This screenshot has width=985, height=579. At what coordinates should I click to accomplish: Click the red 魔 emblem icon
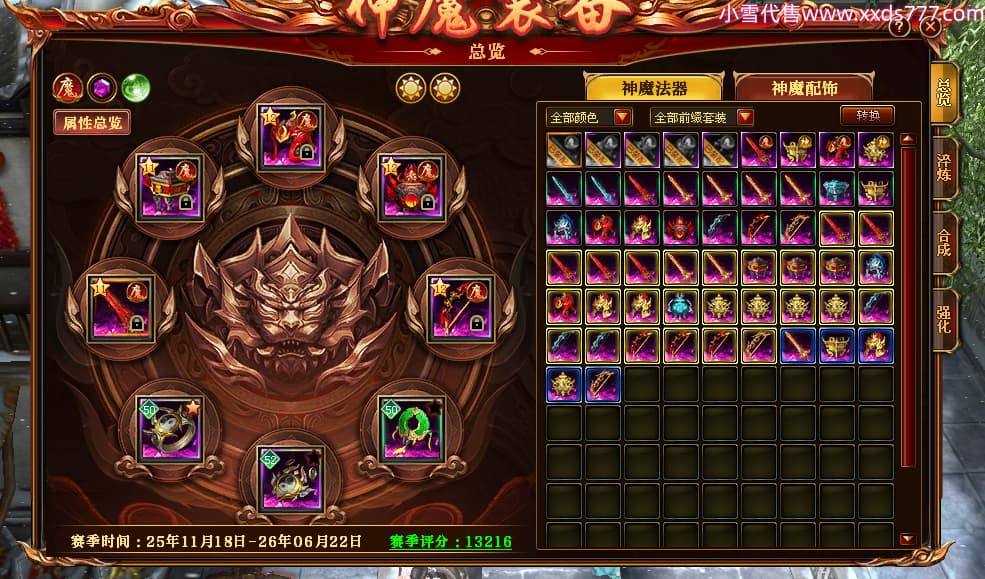point(68,88)
